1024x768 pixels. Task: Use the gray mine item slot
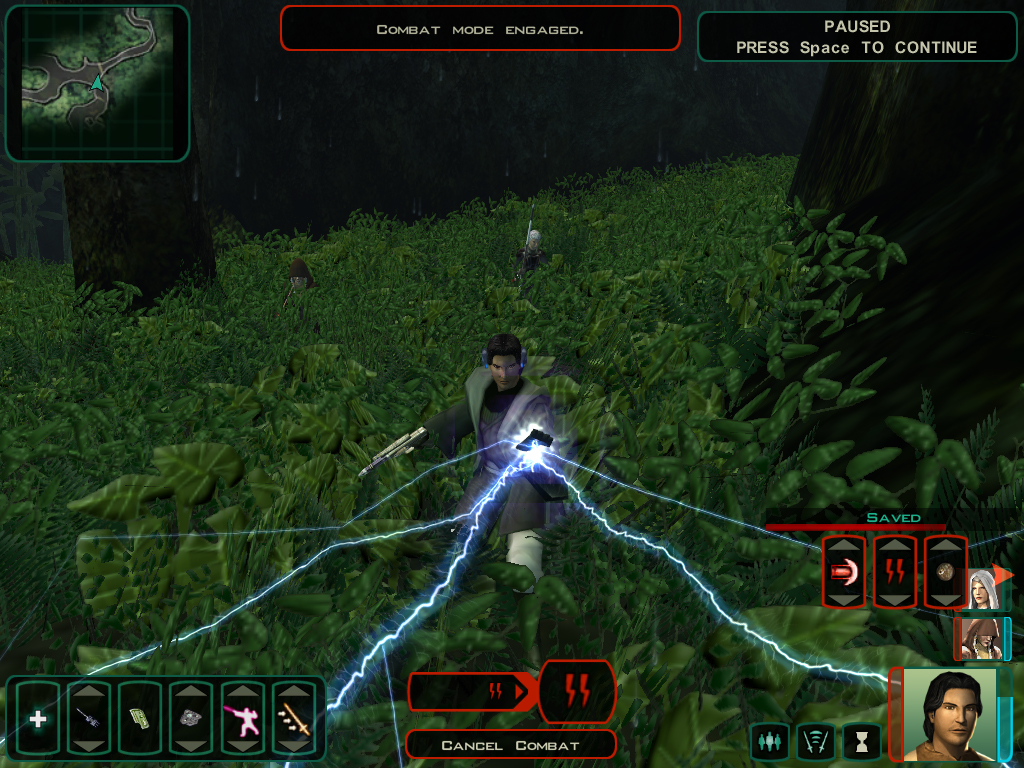click(x=191, y=718)
